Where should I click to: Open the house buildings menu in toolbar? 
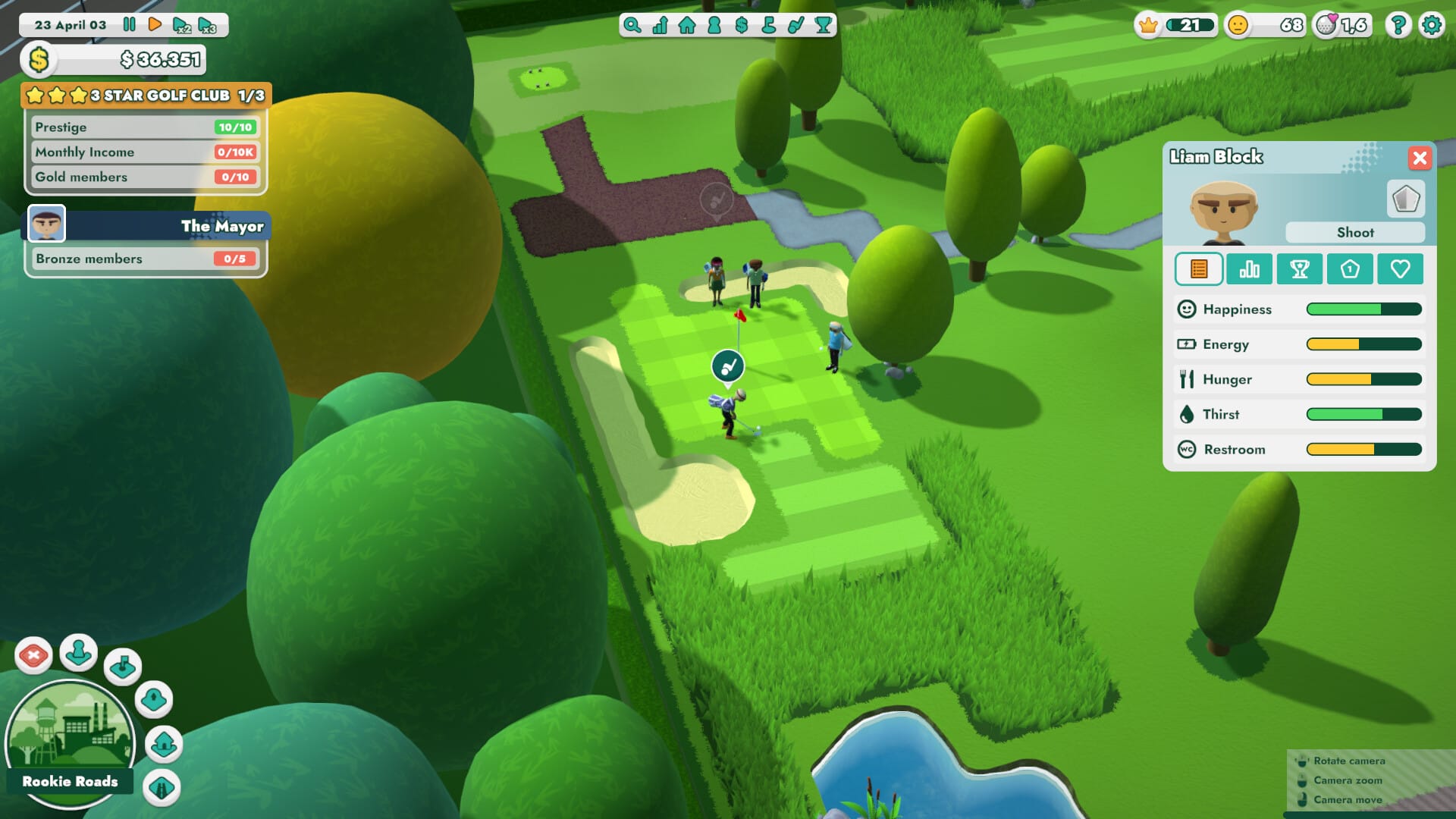pos(687,25)
